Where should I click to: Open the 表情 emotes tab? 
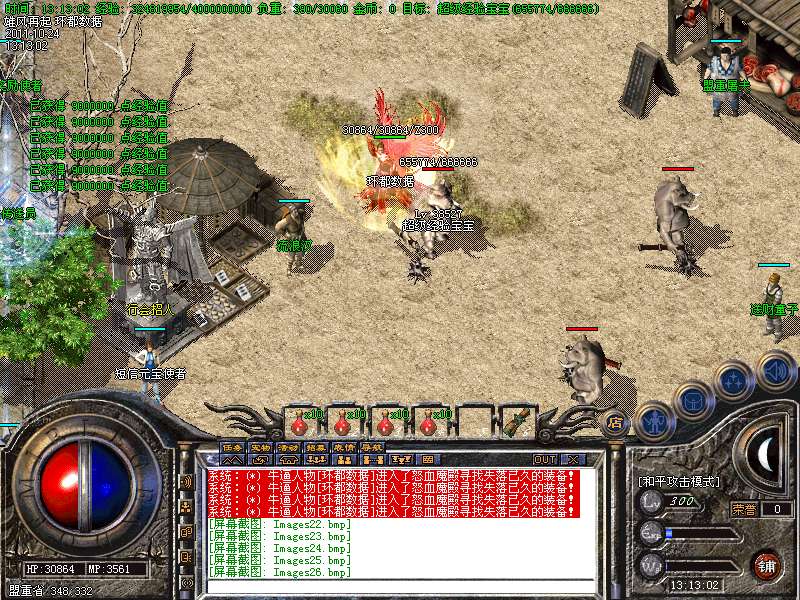click(x=344, y=447)
